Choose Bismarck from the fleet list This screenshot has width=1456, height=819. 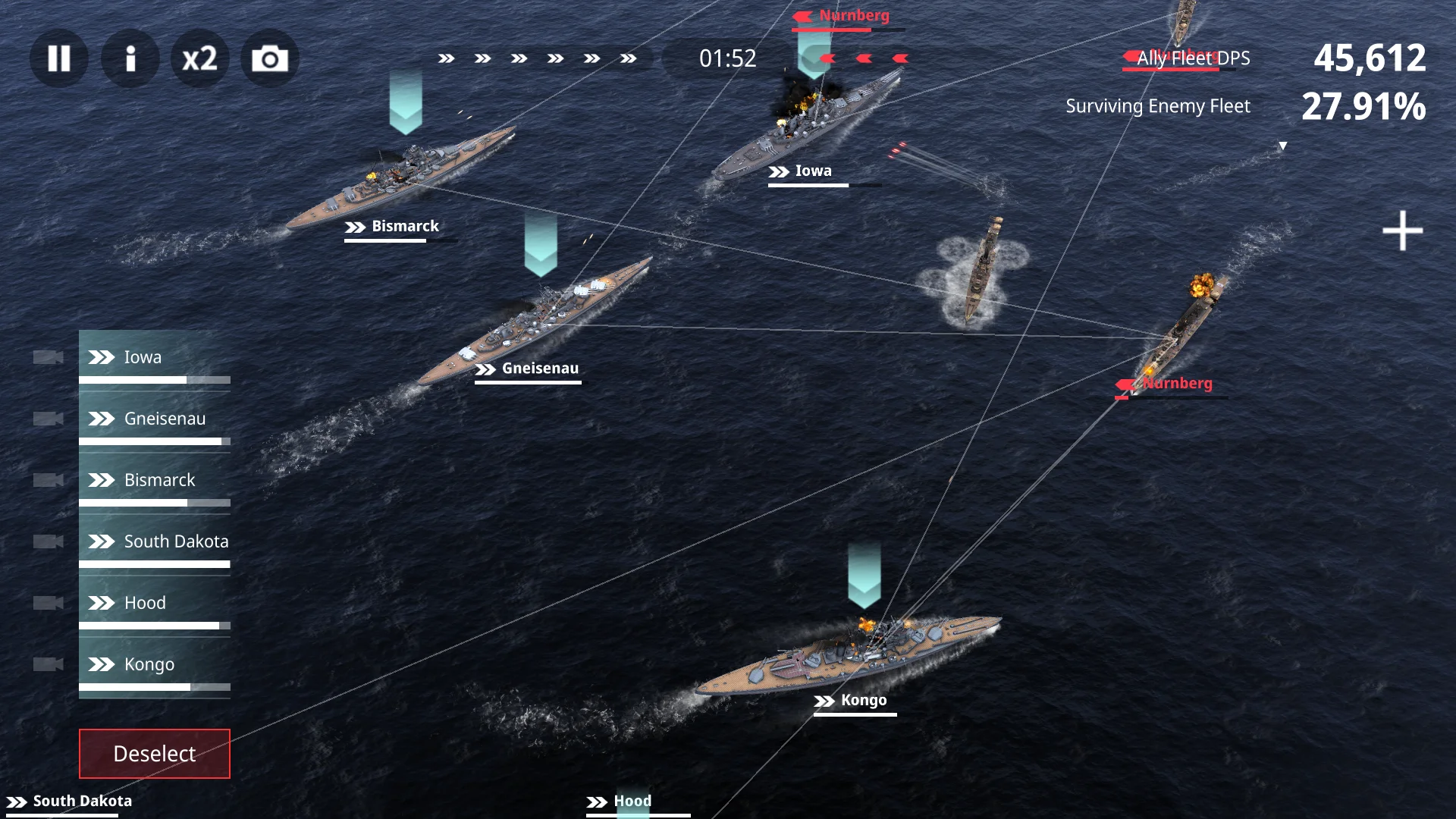[155, 480]
